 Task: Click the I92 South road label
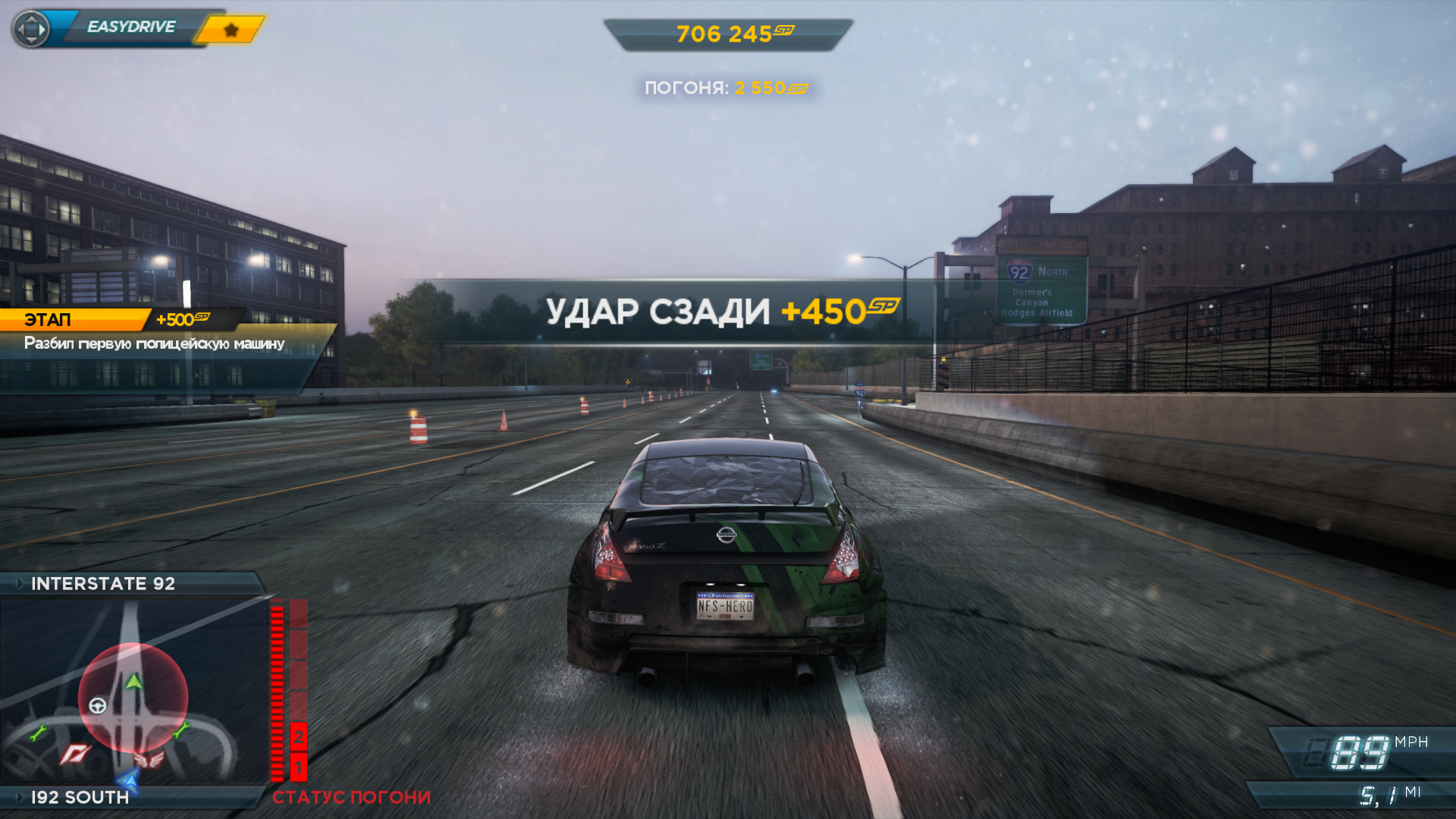click(x=80, y=797)
